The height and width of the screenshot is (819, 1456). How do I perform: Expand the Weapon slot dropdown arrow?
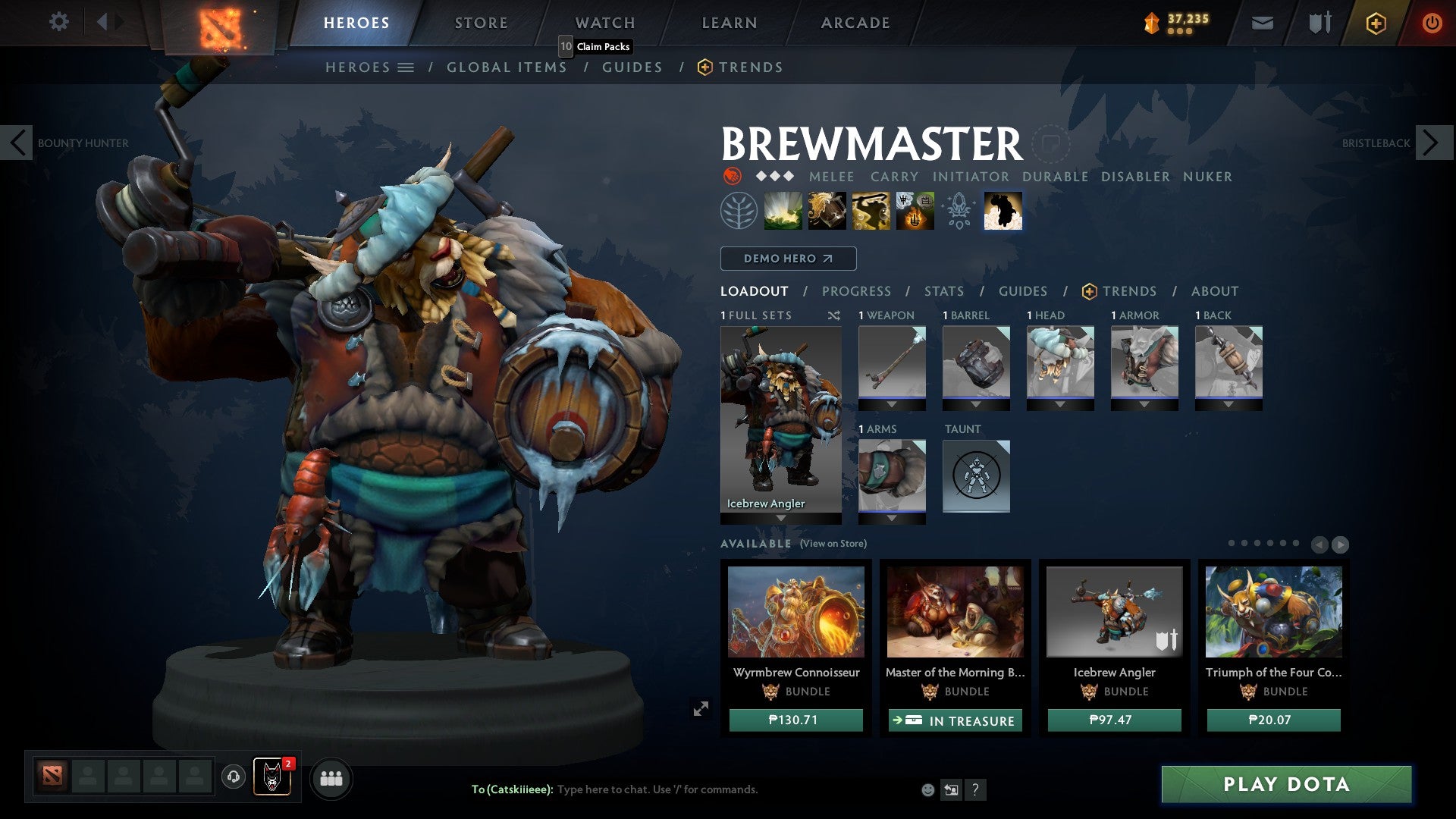pos(892,405)
